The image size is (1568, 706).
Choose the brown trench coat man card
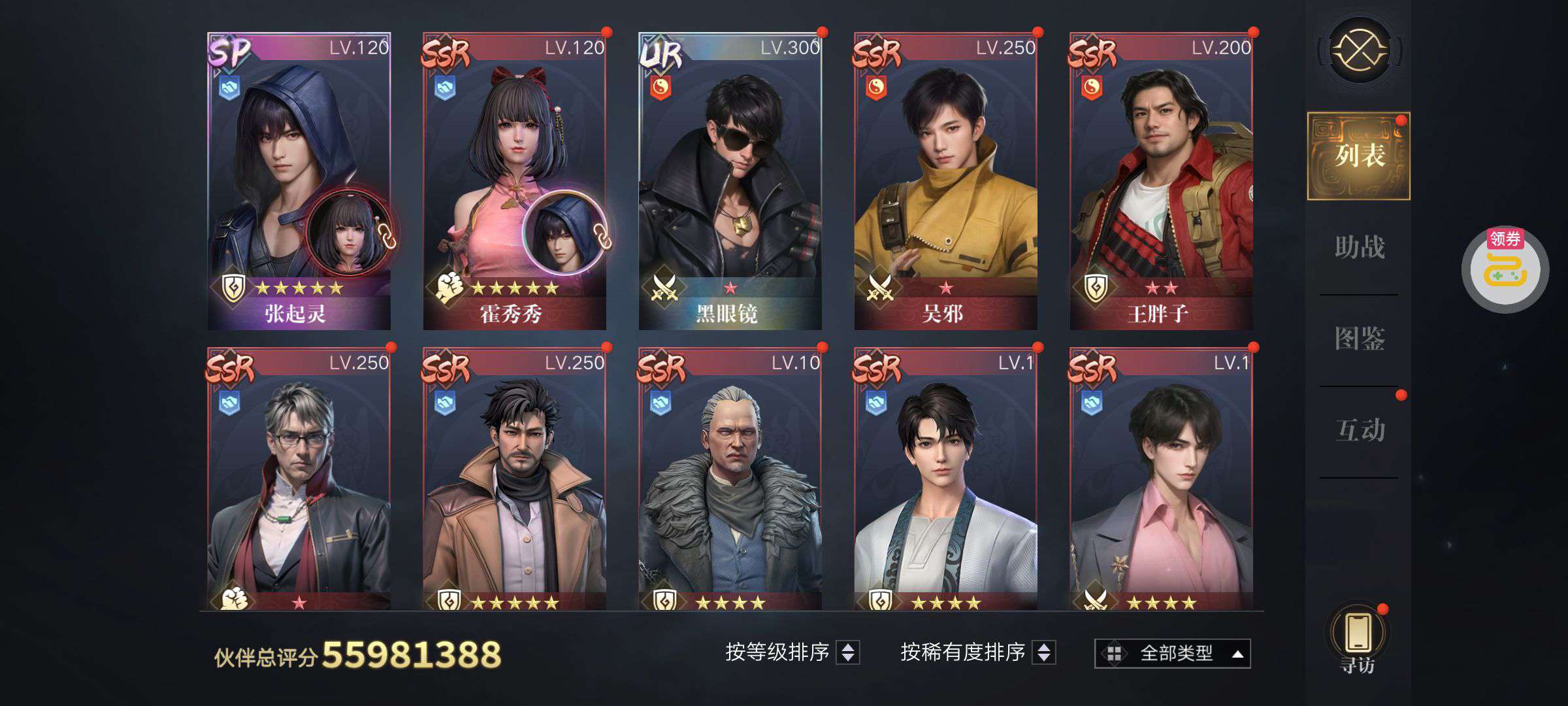[x=514, y=480]
